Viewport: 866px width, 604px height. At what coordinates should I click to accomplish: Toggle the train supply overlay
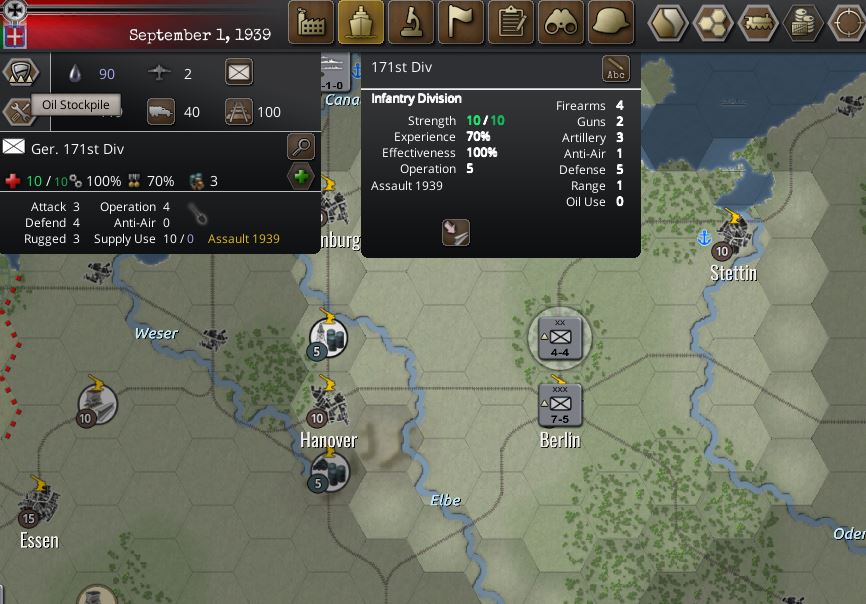[759, 22]
